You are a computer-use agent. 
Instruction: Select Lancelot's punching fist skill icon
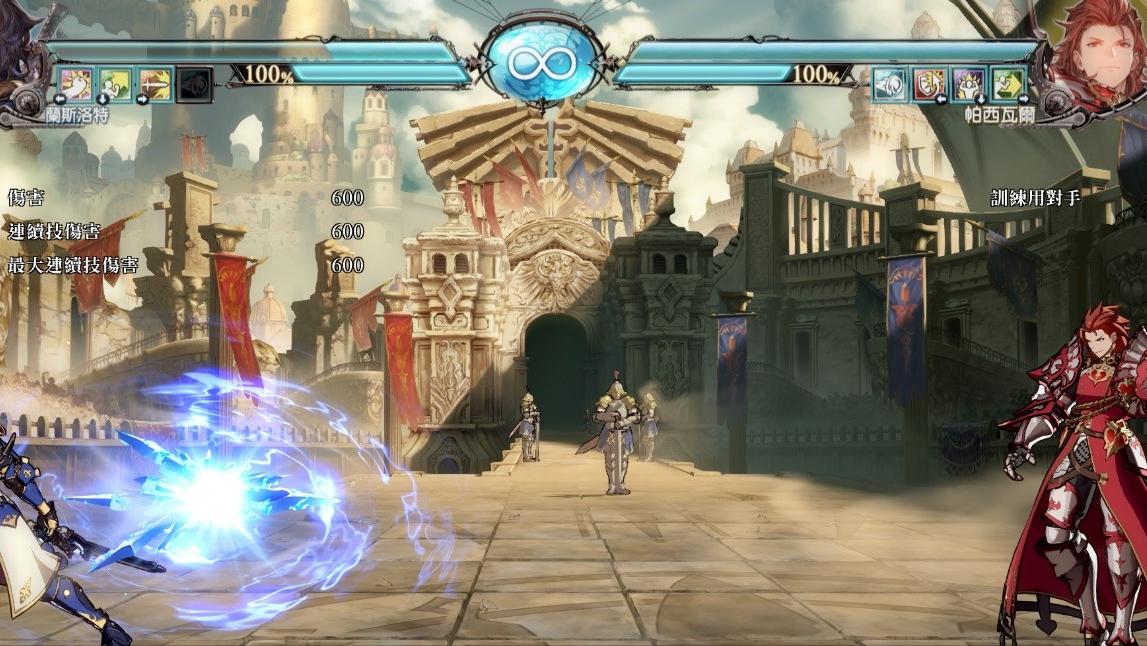pyautogui.click(x=76, y=84)
